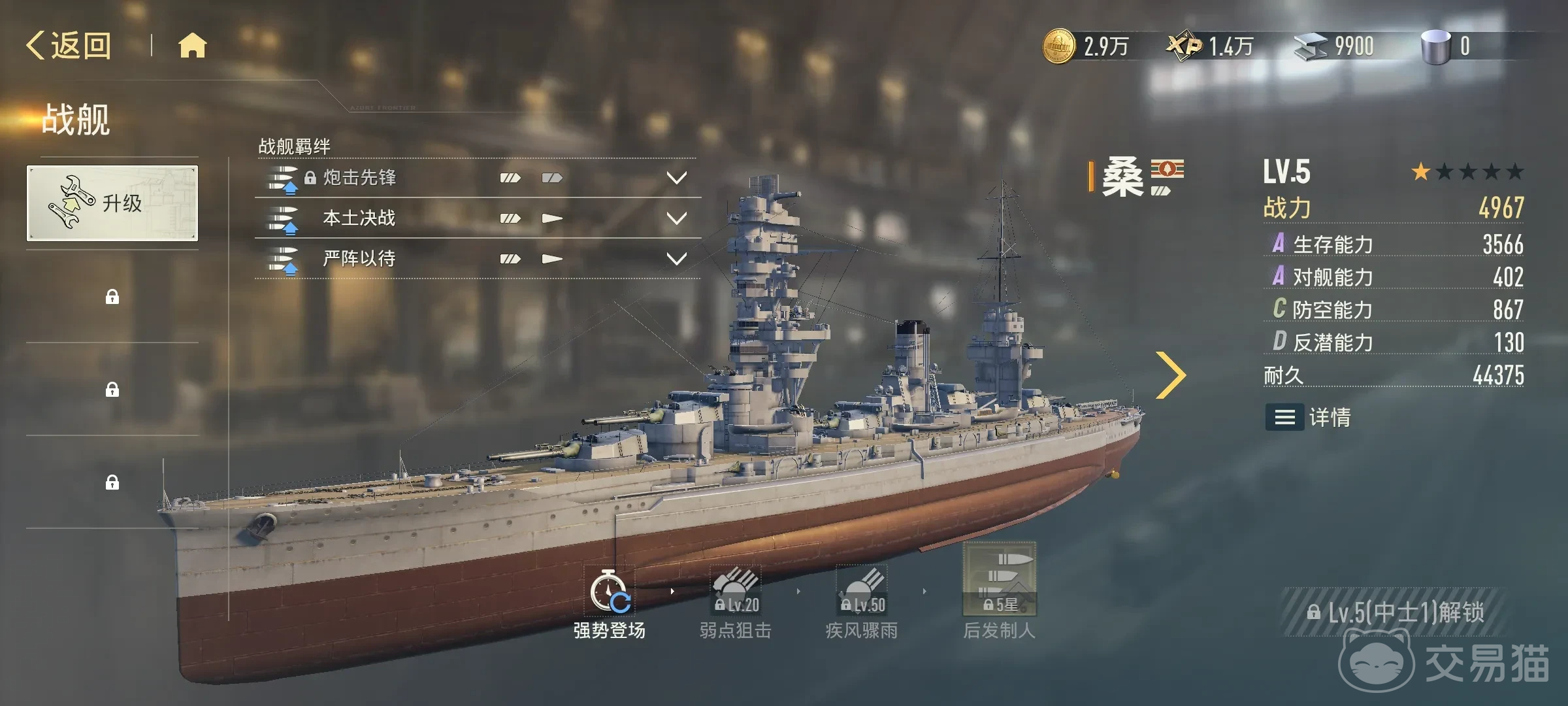Image resolution: width=1568 pixels, height=706 pixels.
Task: Tap the Lv.5(中士1)解锁 unlock button
Action: (x=1395, y=613)
